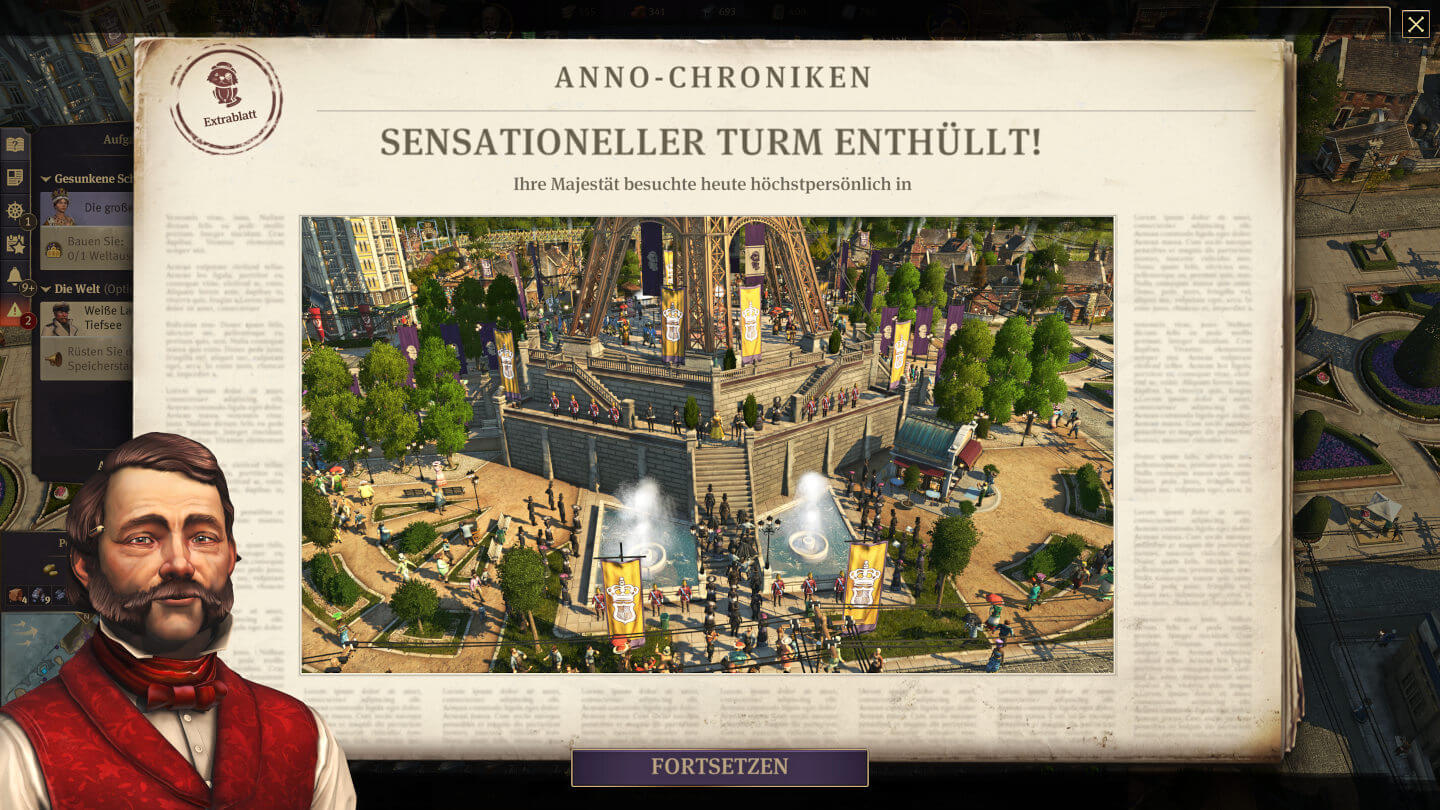Open the newspaper icon in the sidebar
The width and height of the screenshot is (1440, 810).
coord(15,178)
